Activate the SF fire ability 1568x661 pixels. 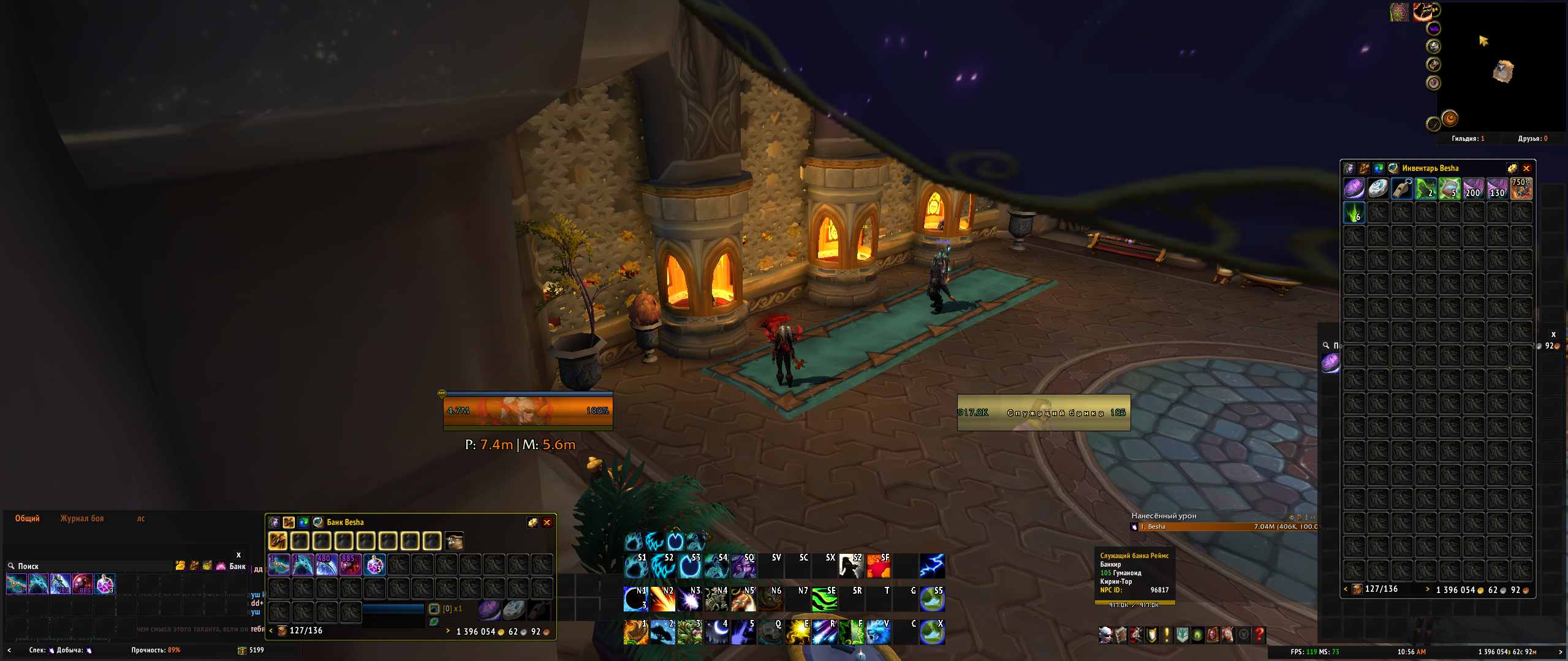coord(878,566)
